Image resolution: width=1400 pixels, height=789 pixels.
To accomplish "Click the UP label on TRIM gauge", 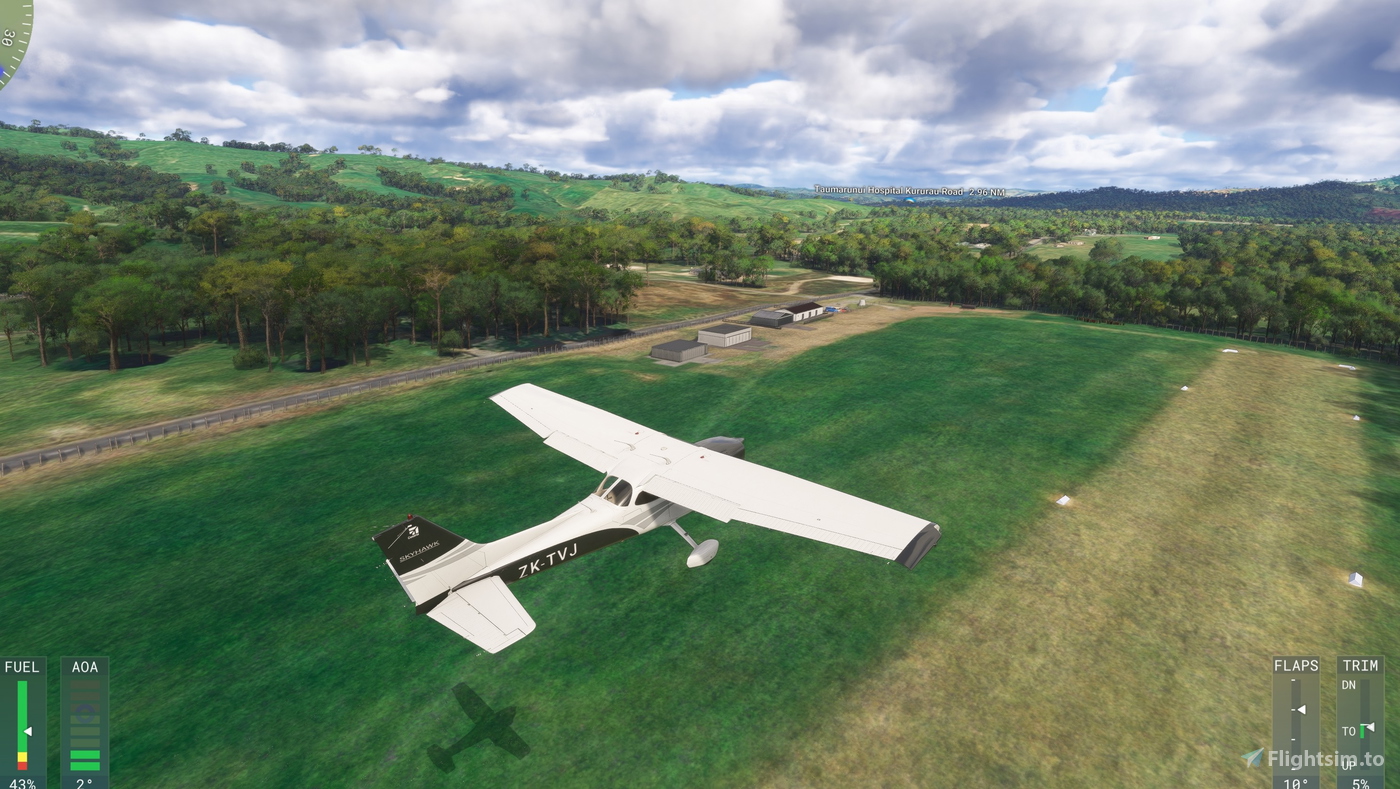I will pos(1350,763).
